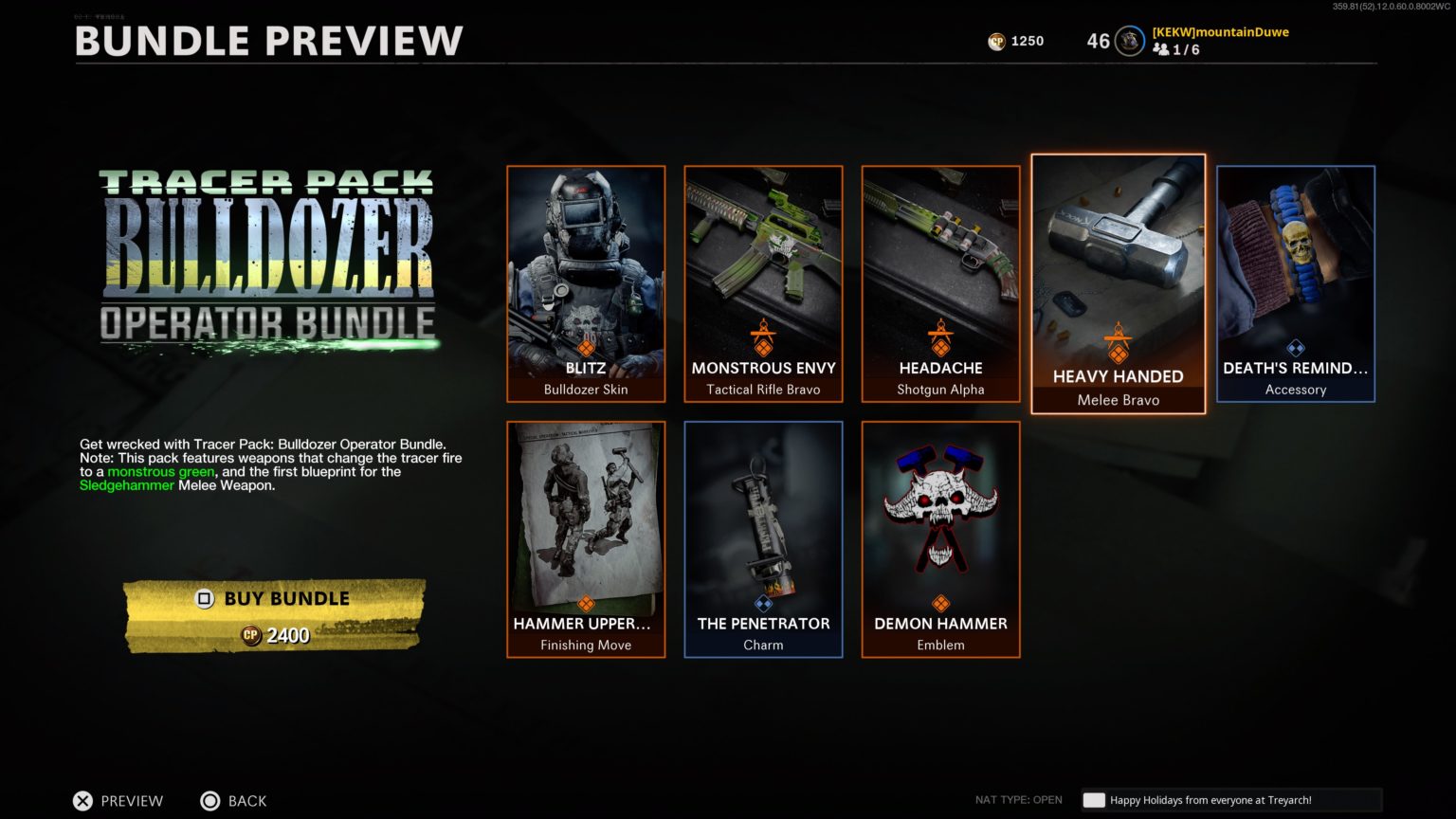This screenshot has height=819, width=1456.
Task: Click the blue rarity diamond on The Penetrator charm
Action: [763, 602]
